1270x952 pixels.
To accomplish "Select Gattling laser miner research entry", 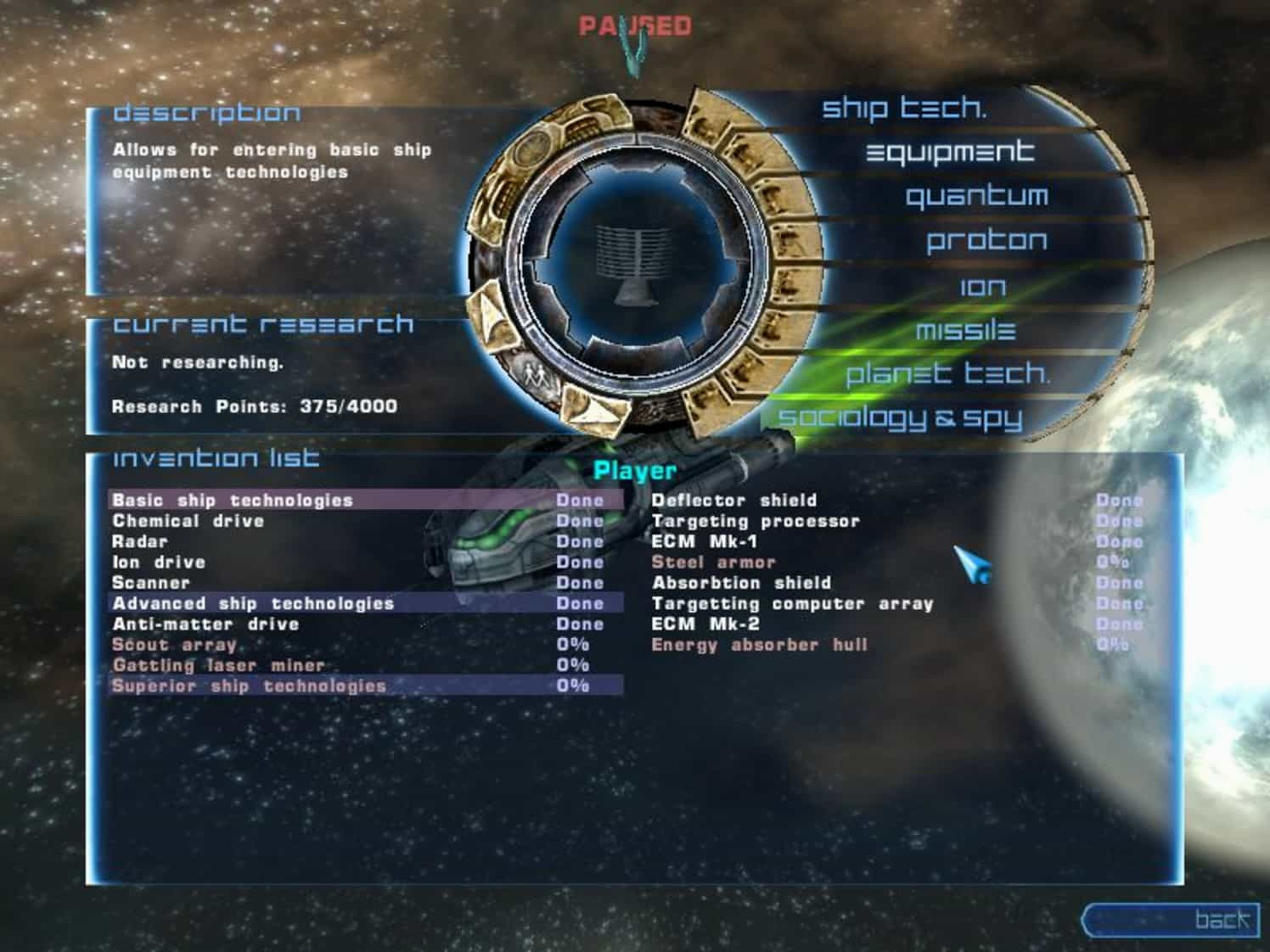I will coord(218,665).
